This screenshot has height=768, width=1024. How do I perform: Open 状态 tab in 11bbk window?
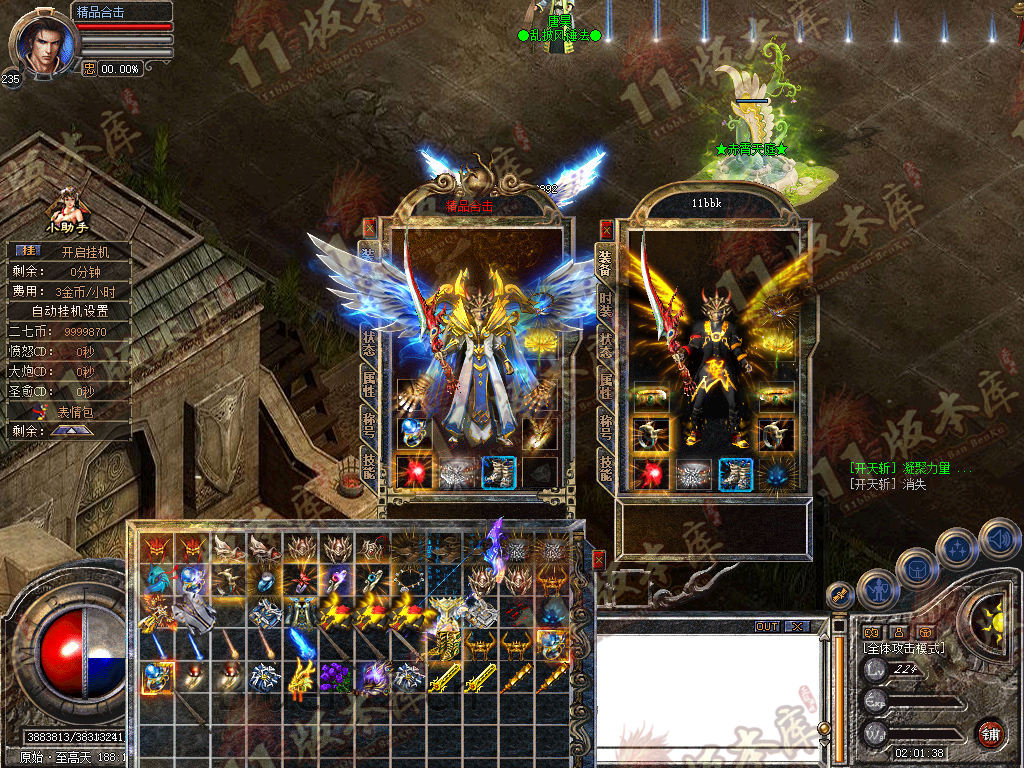pos(606,345)
